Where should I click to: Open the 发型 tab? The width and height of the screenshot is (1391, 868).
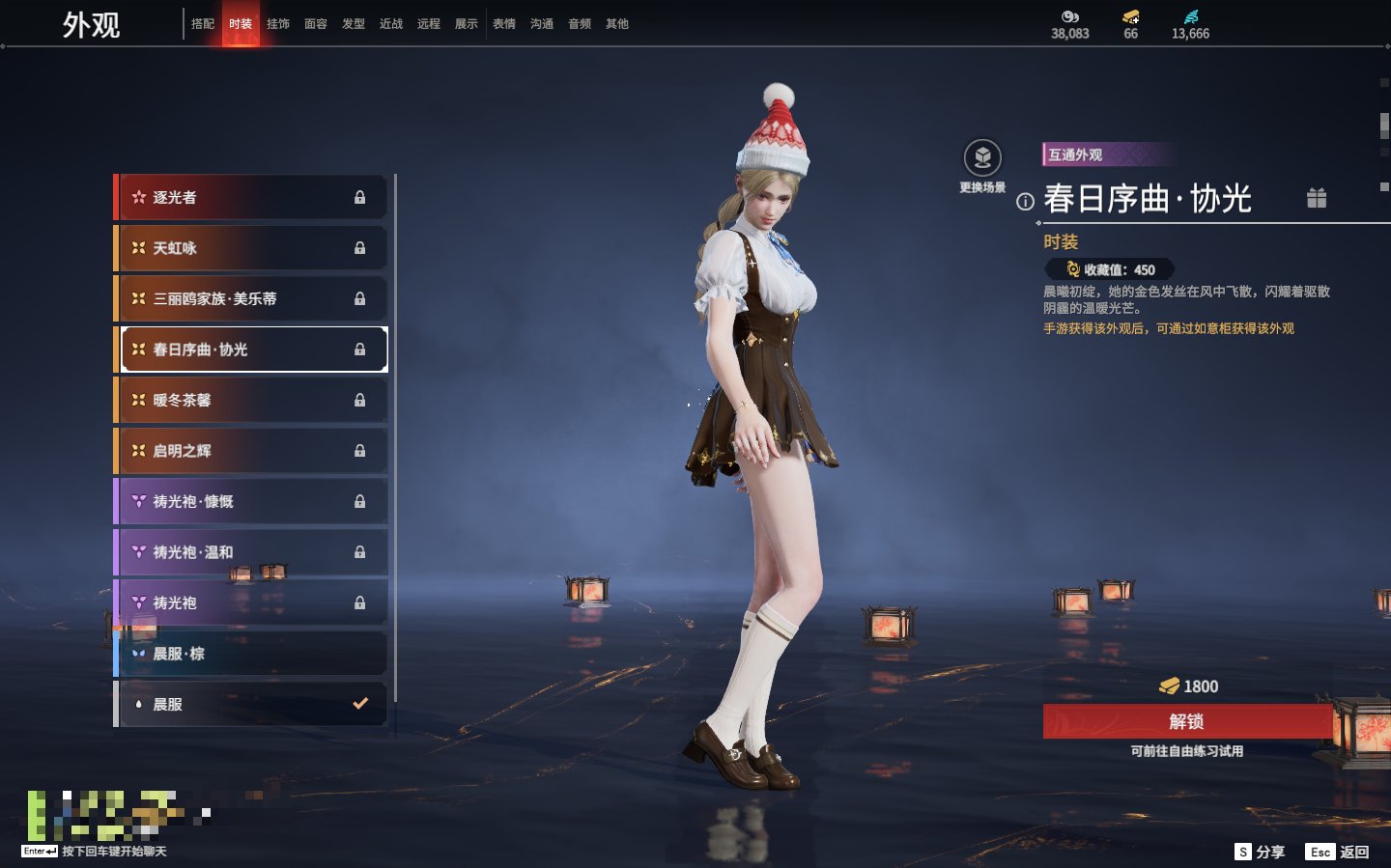coord(354,24)
